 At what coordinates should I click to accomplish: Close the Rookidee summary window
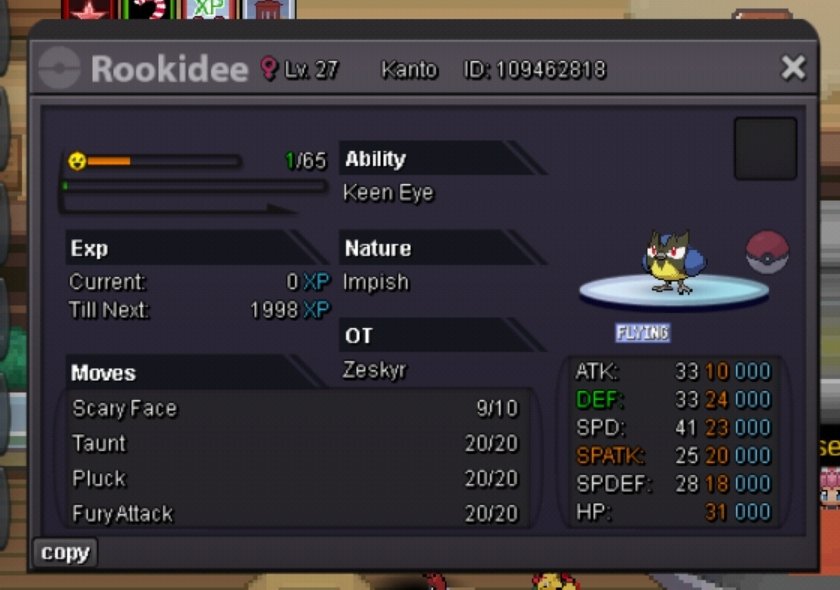coord(793,68)
